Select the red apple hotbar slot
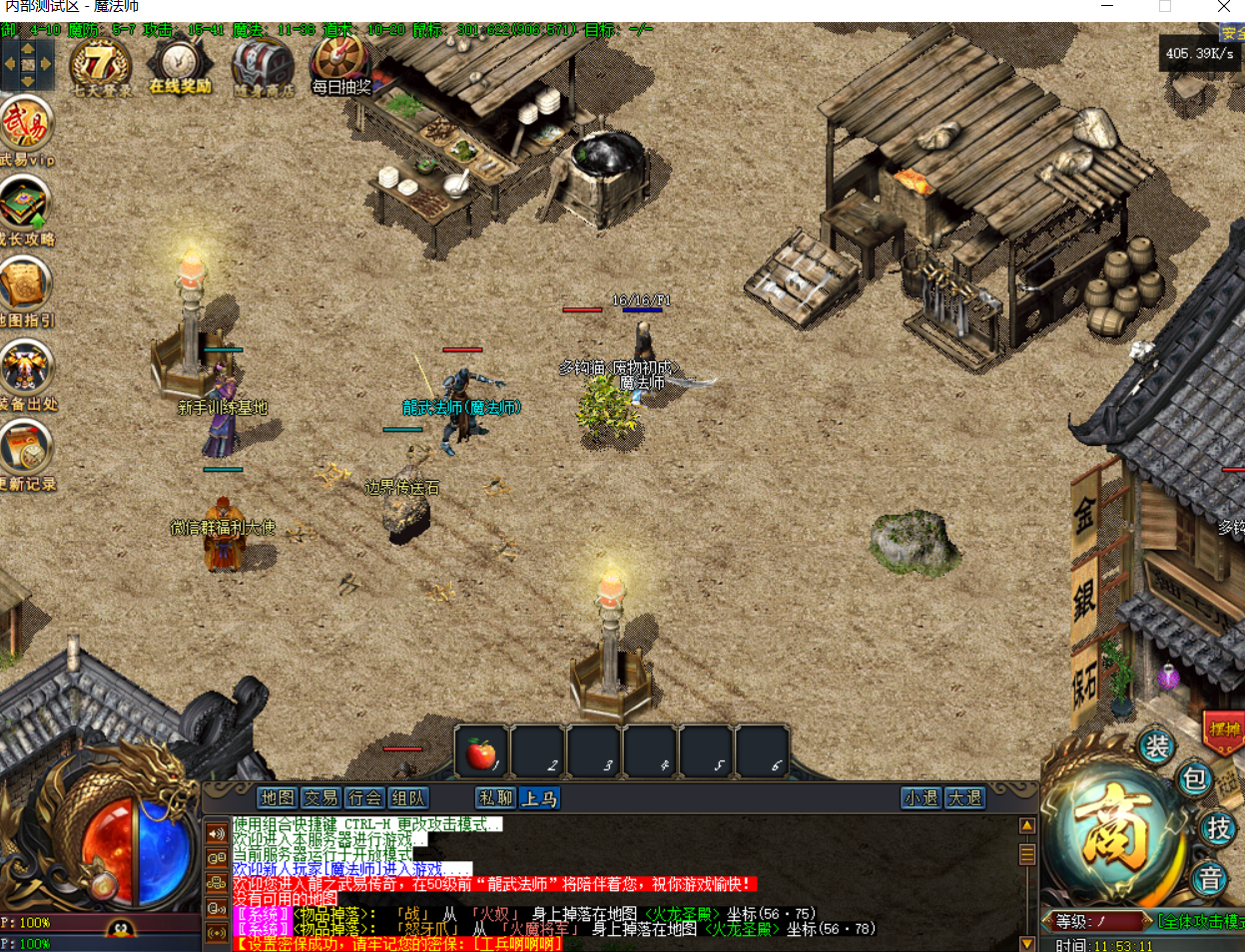Screen dimensions: 1245x952 coord(481,753)
